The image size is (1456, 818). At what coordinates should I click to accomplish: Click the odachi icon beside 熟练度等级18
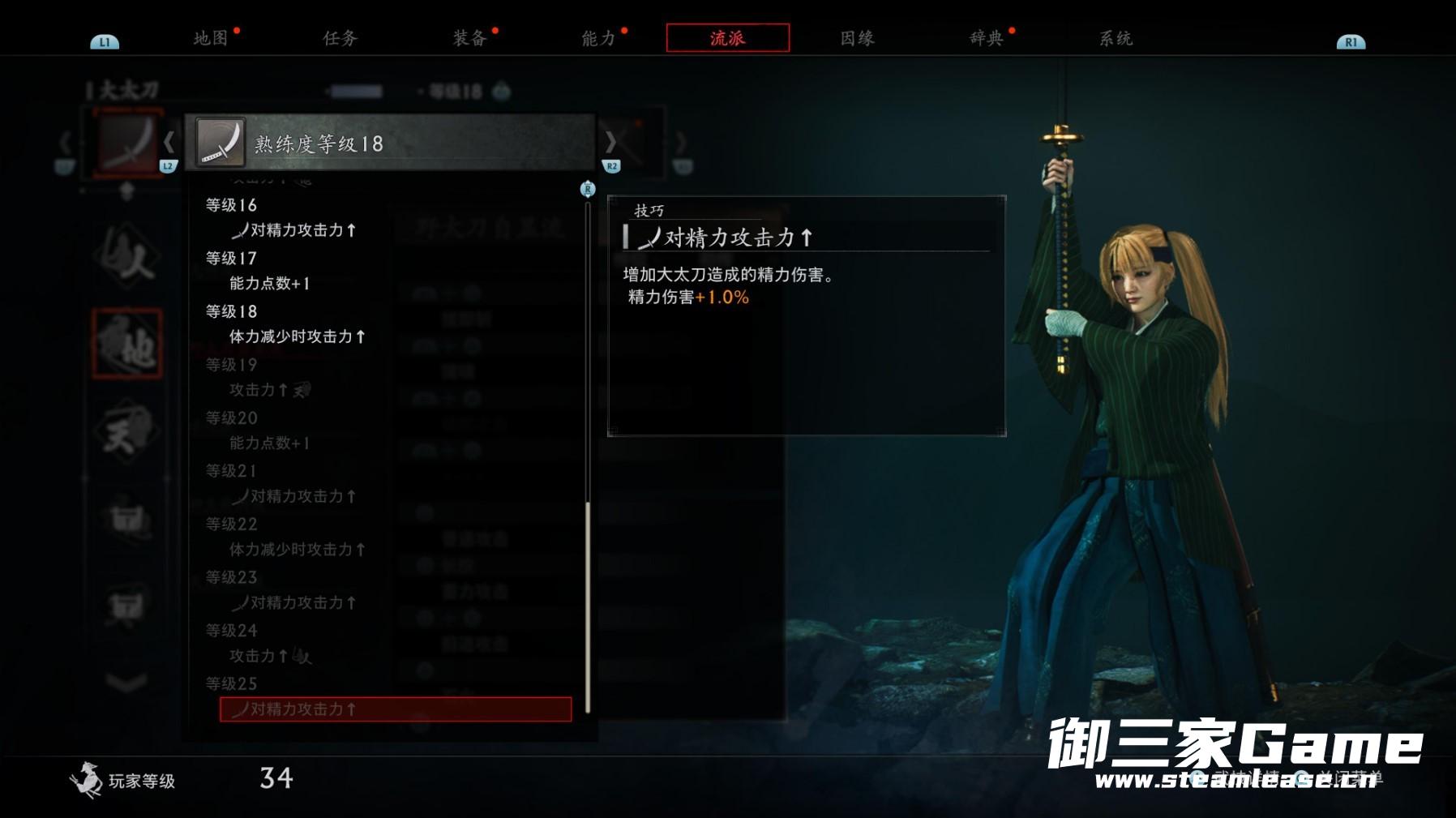220,143
